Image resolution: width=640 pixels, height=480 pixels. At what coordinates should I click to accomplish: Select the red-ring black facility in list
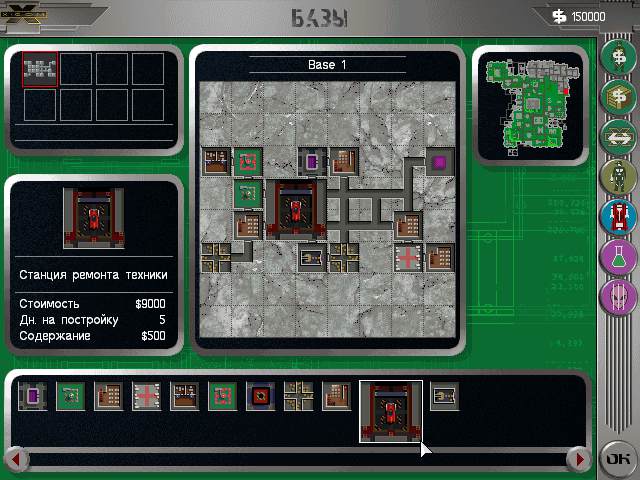(x=259, y=397)
